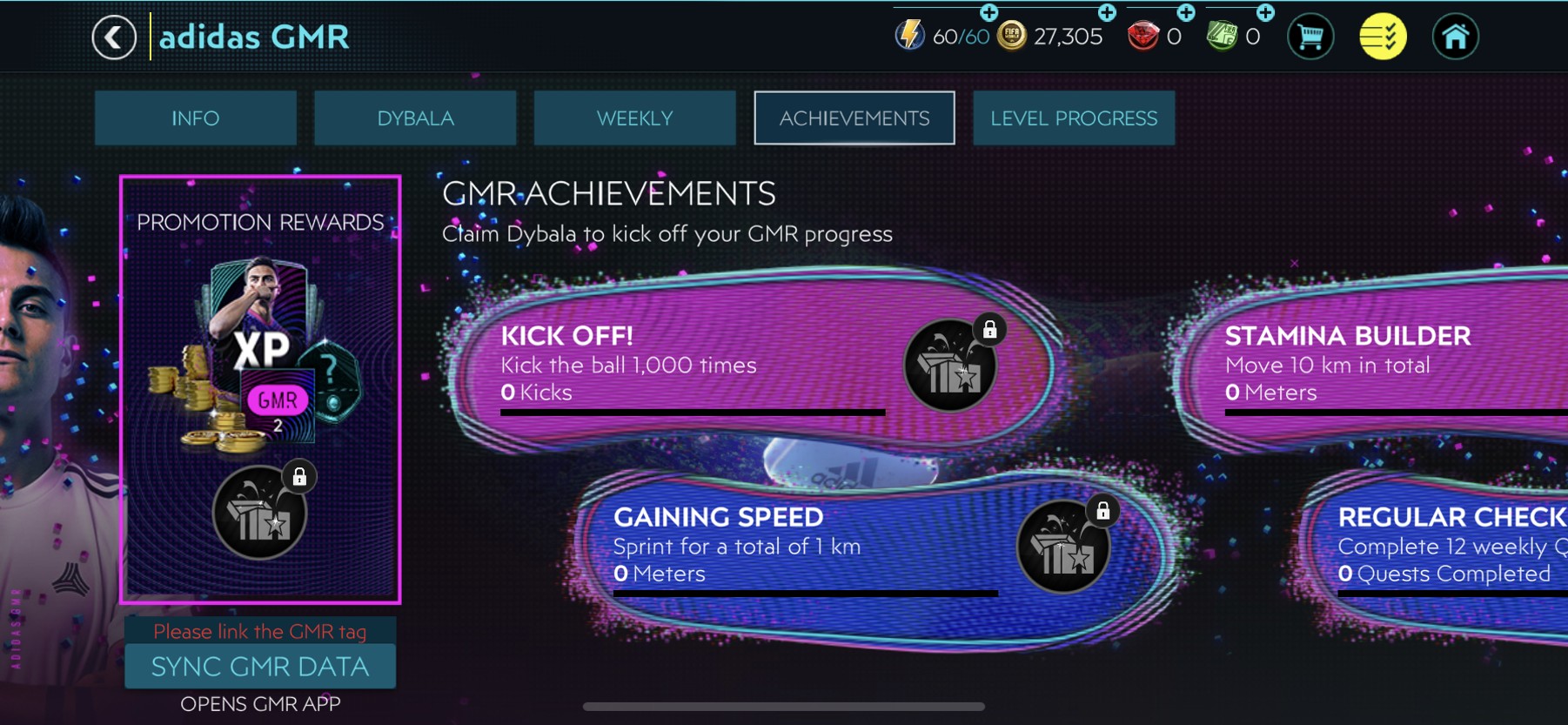Viewport: 1568px width, 725px height.
Task: Click the SYNC GMR DATA button
Action: 260,667
